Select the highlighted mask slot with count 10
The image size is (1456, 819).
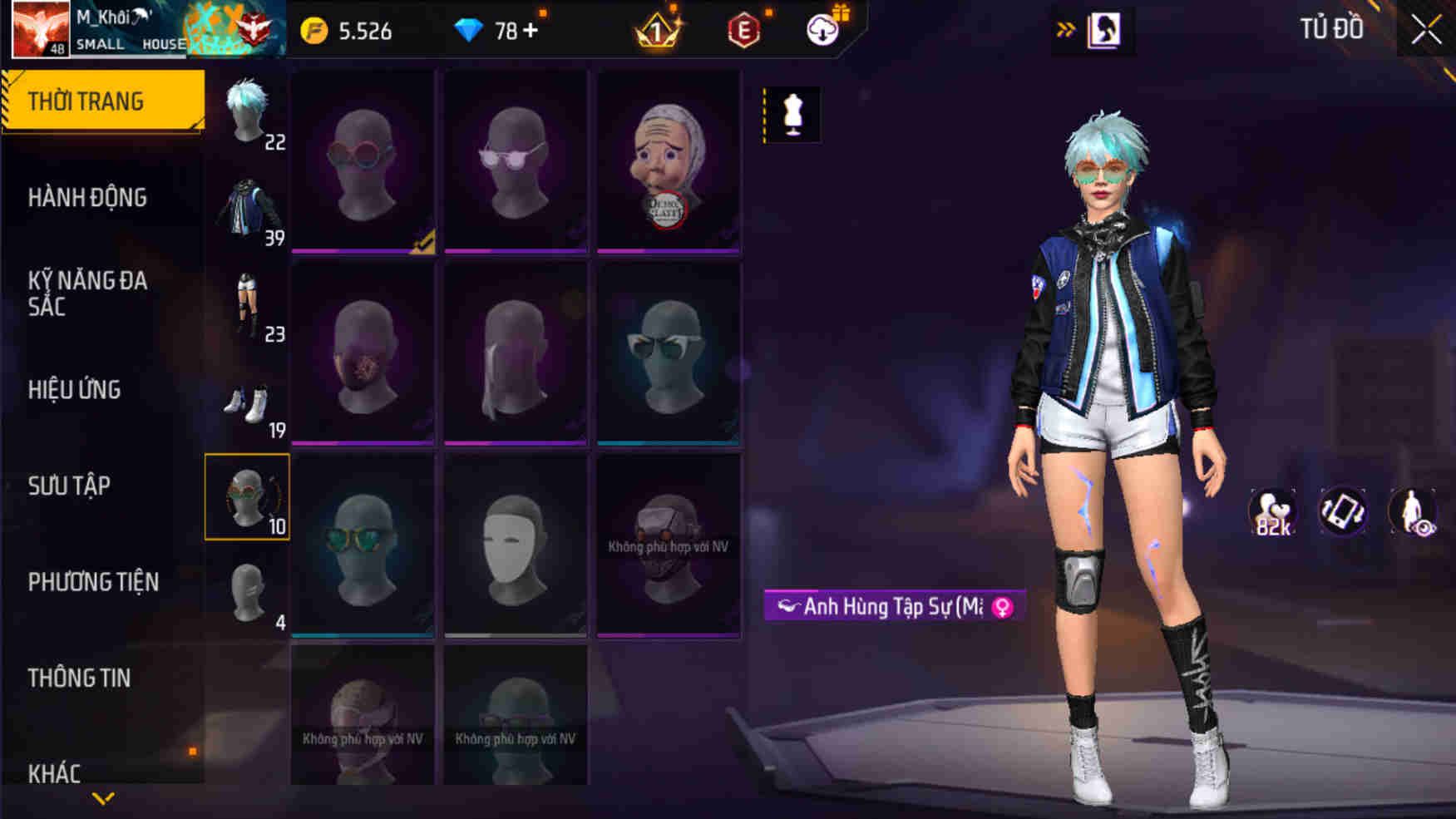point(248,497)
